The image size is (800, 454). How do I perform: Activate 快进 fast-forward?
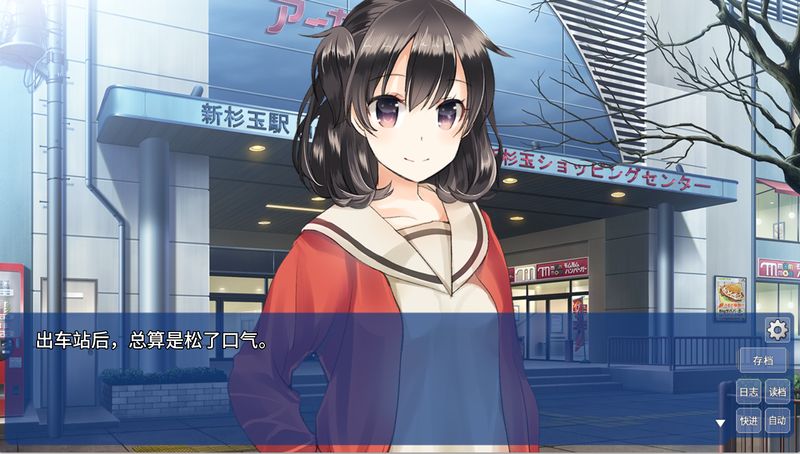point(749,422)
